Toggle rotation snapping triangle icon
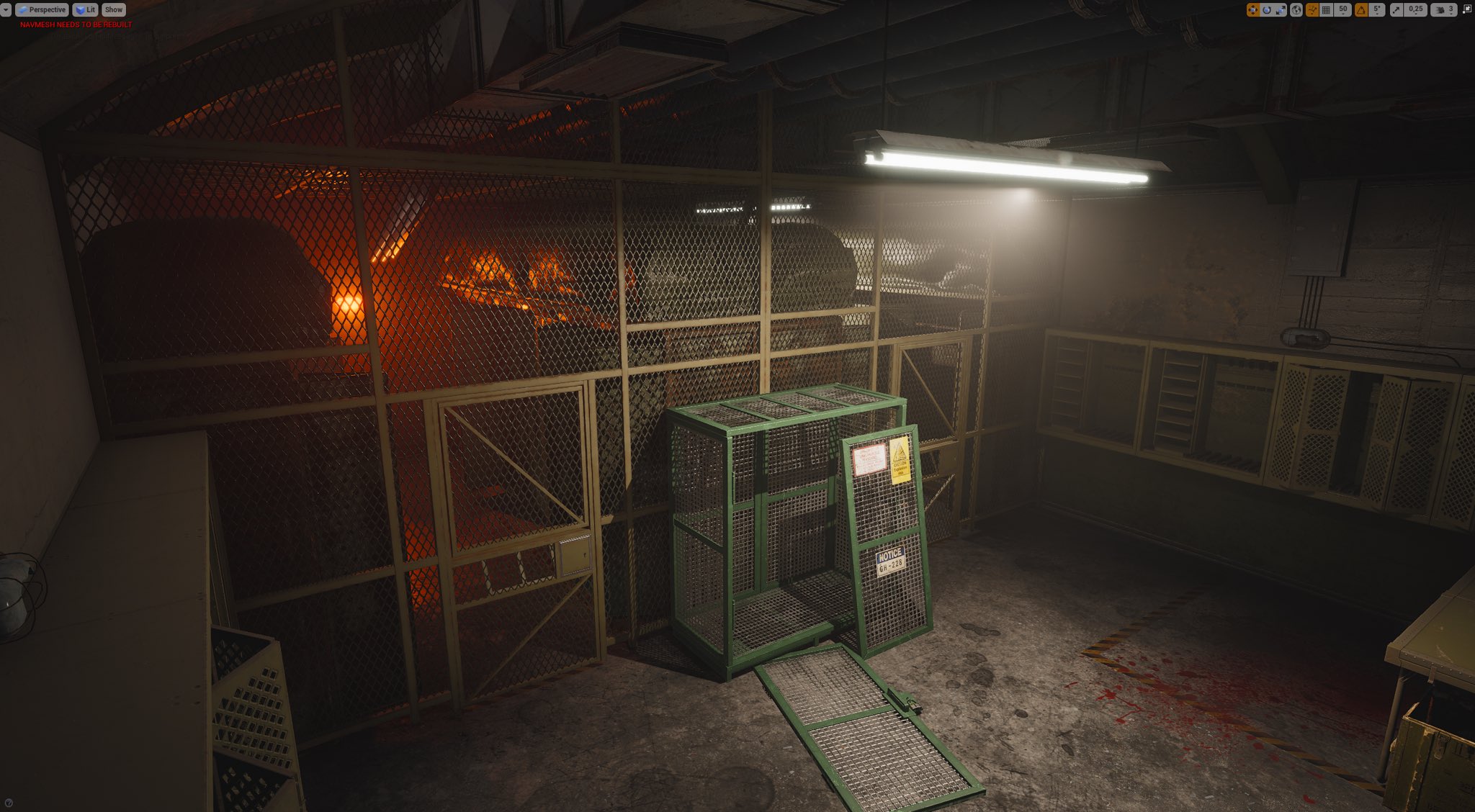Screen dimensions: 1475x812 tap(1361, 10)
